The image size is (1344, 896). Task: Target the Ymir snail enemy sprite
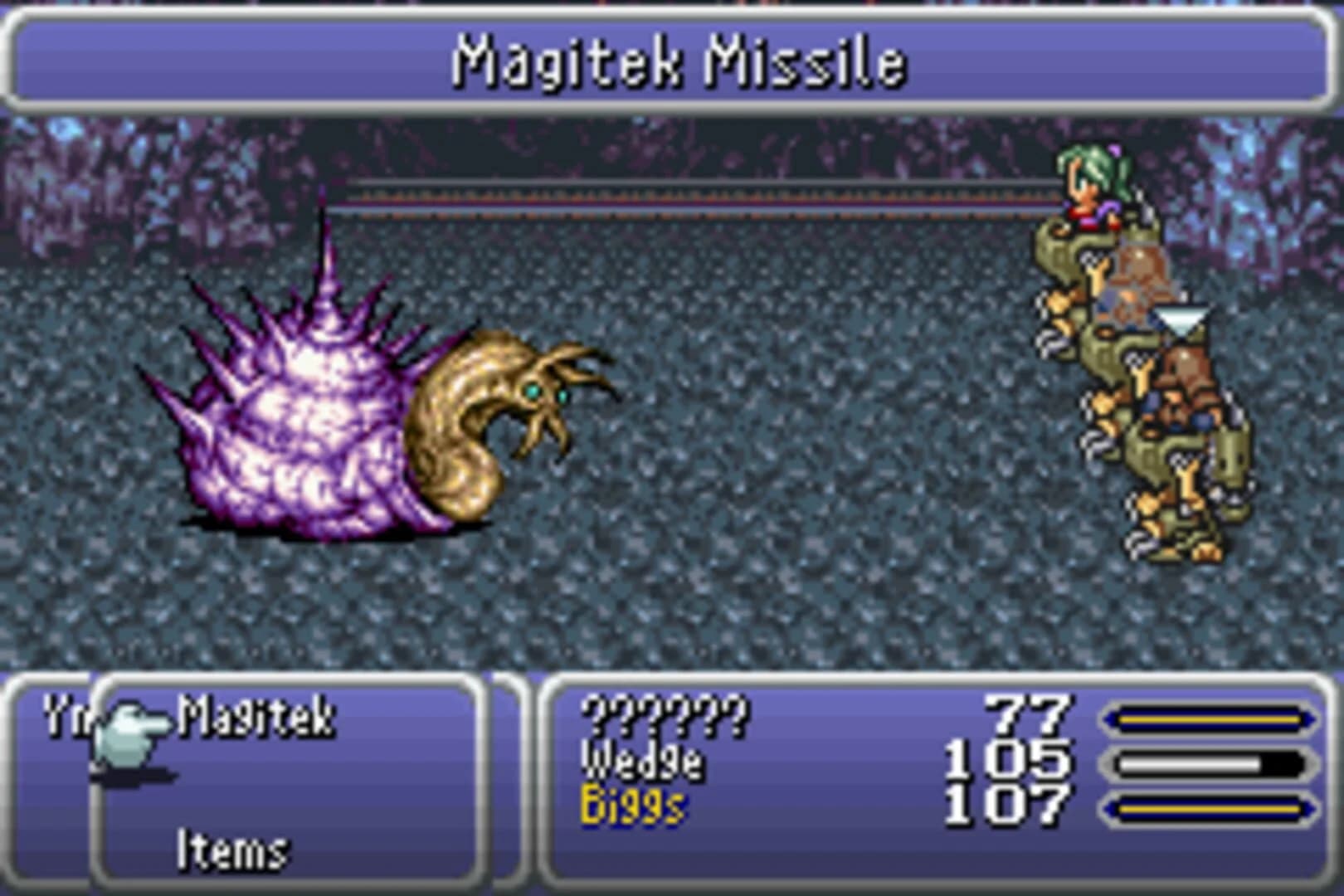(373, 407)
